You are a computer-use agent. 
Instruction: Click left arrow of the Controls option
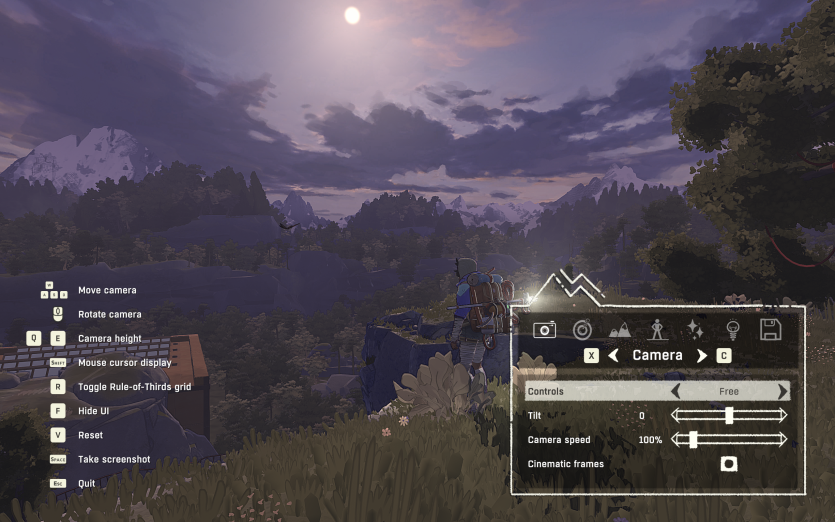(x=675, y=391)
